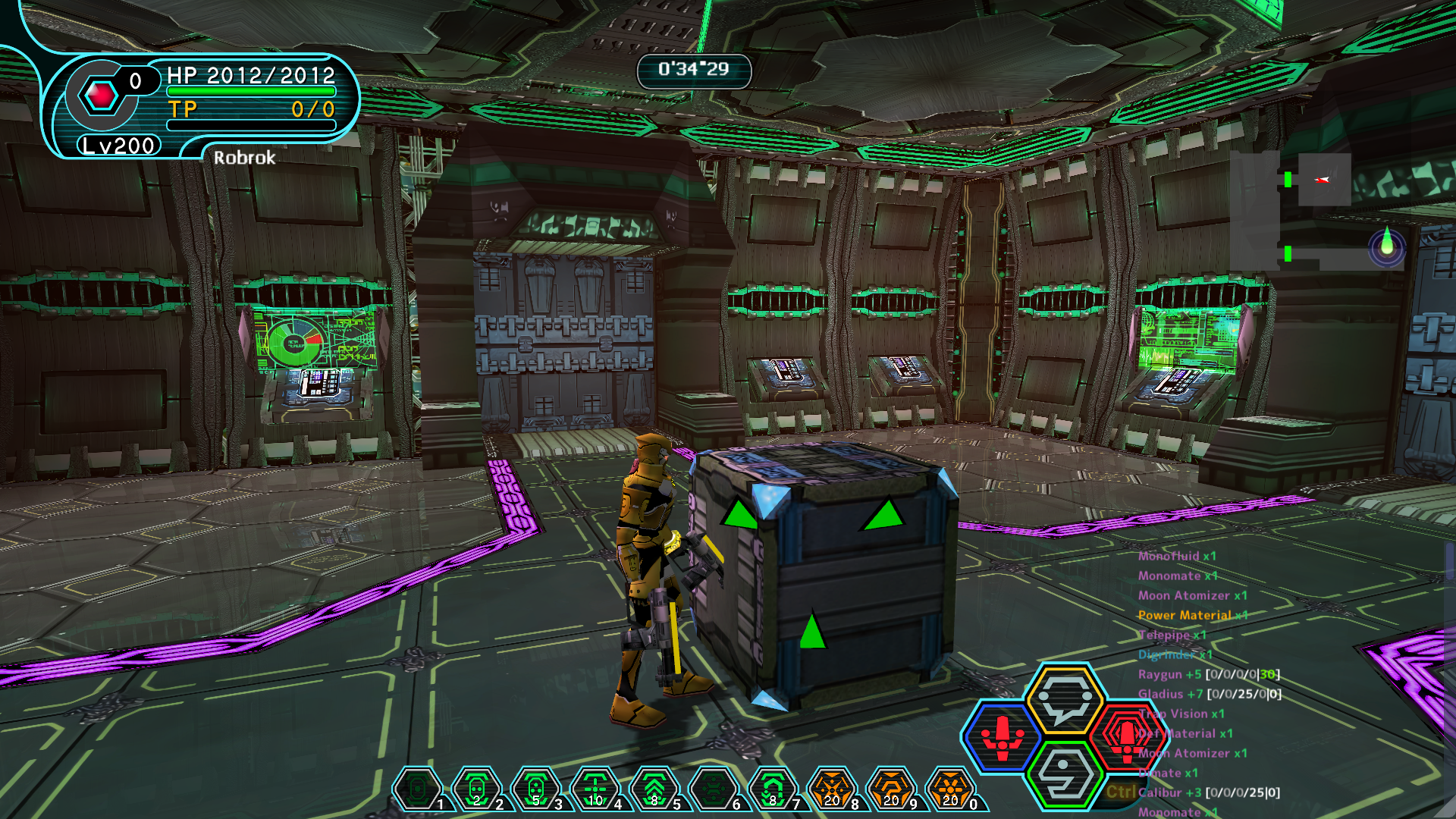The image size is (1456, 819).
Task: Activate the orange trap icon in slot 0
Action: pyautogui.click(x=950, y=789)
